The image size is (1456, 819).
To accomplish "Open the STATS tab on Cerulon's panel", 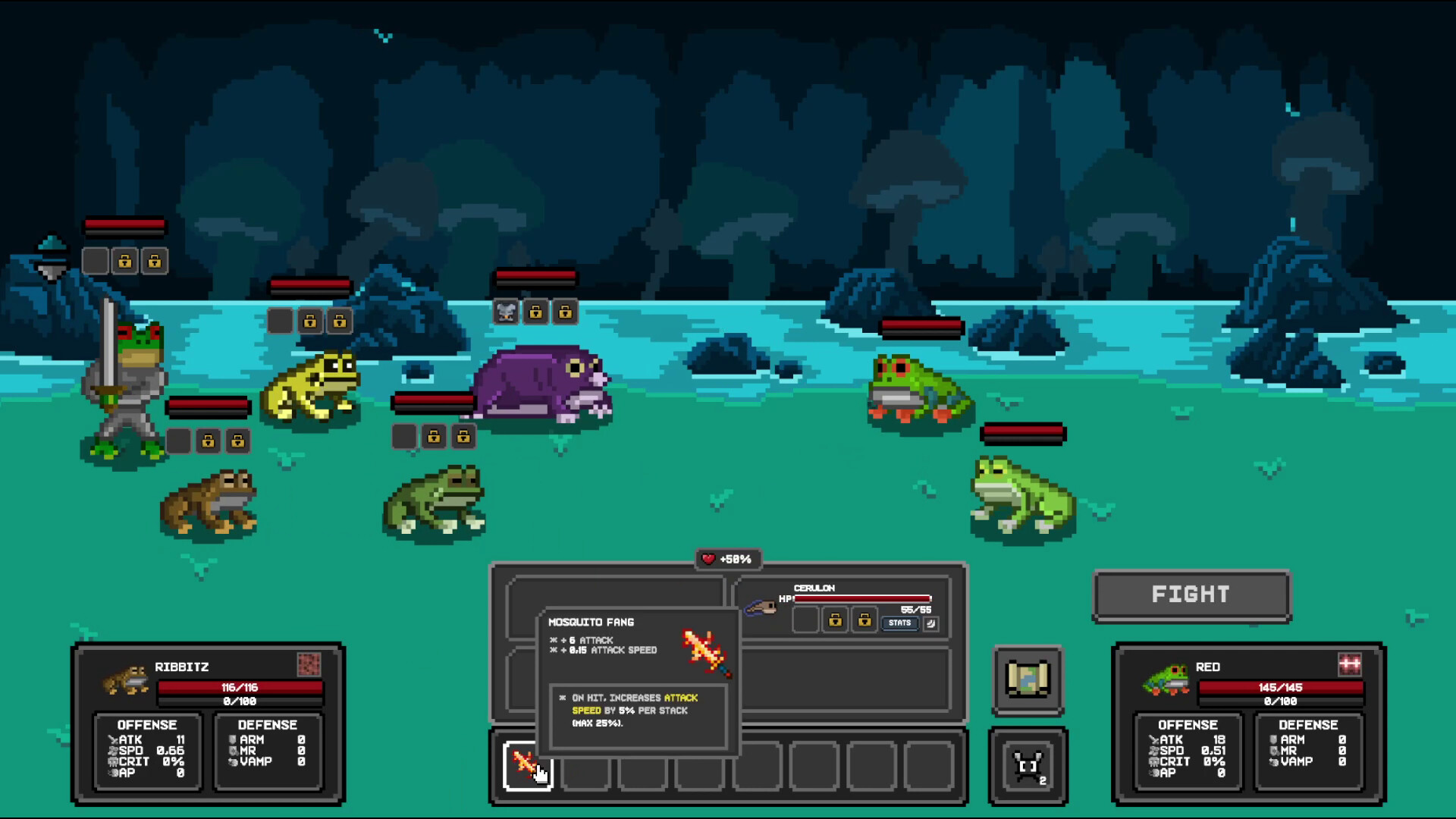I will 902,623.
